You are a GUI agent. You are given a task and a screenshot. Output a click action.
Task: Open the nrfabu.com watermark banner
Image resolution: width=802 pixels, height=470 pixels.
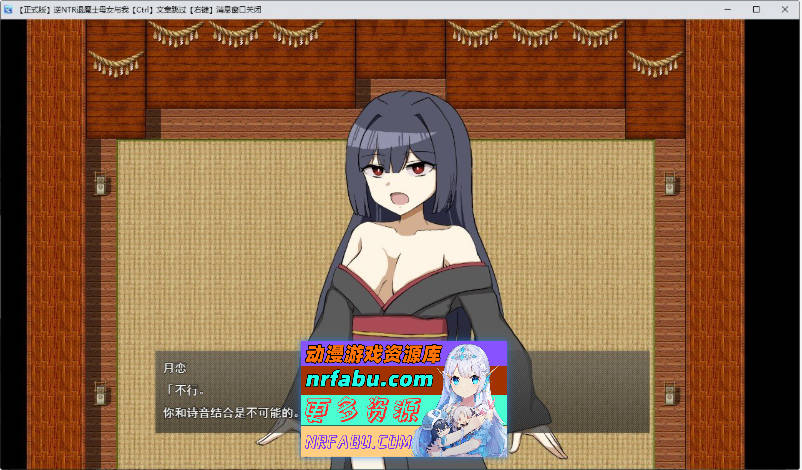coord(404,398)
